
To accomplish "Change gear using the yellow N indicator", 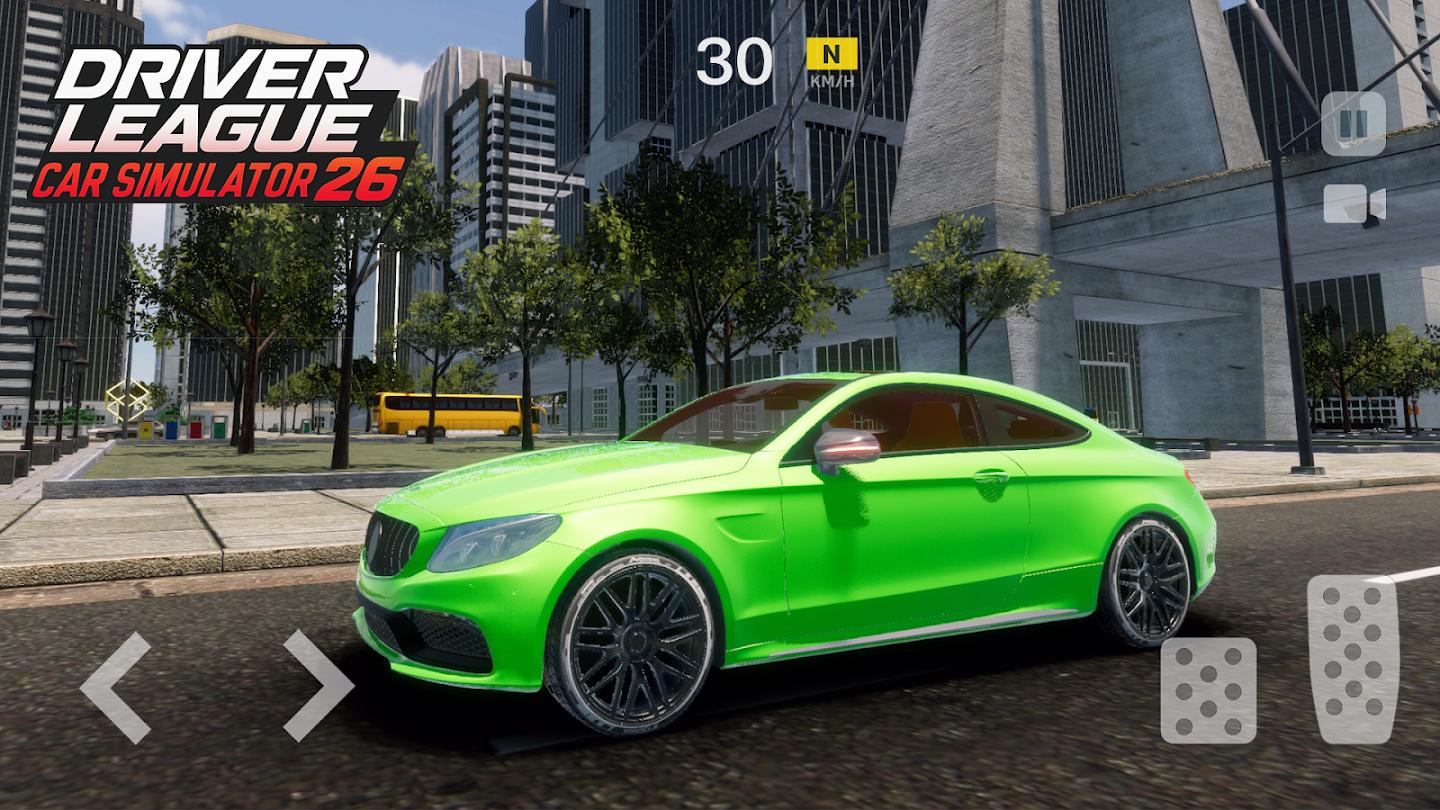I will 832,53.
